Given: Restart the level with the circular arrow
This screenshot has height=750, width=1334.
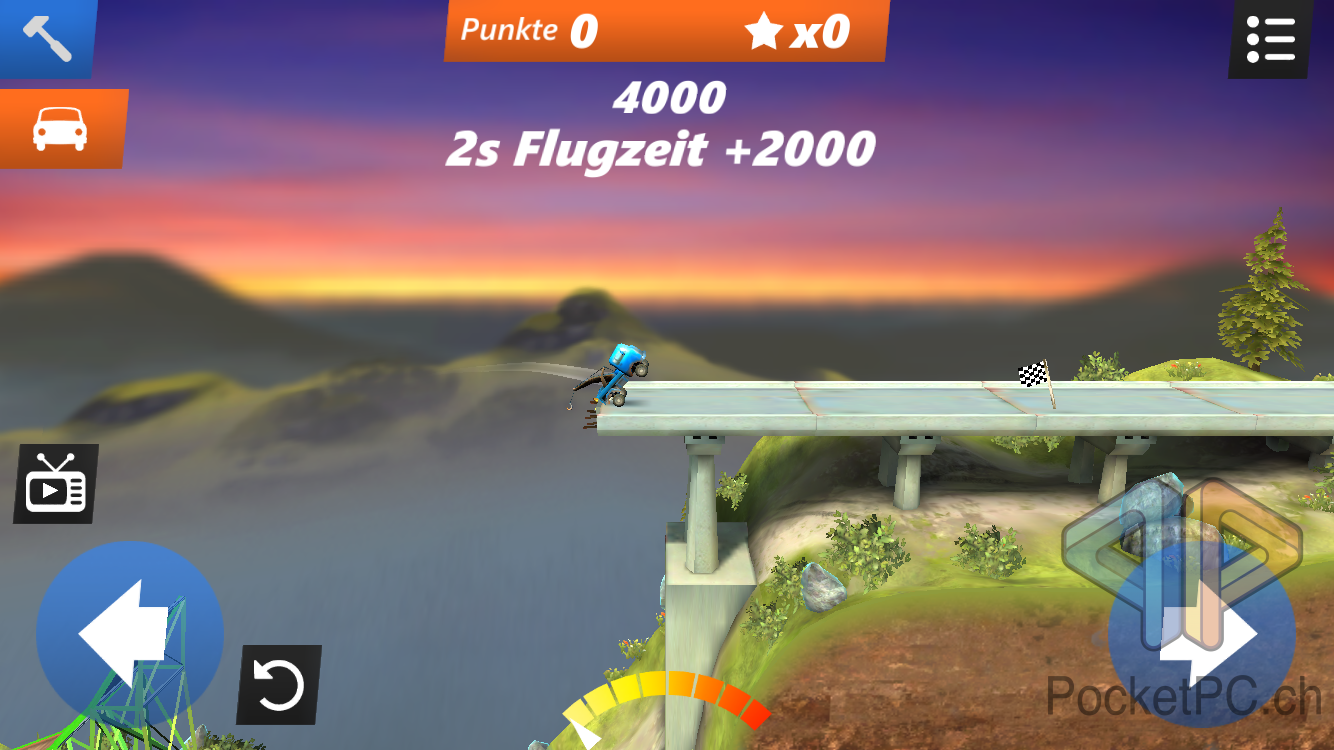Looking at the screenshot, I should pos(279,685).
